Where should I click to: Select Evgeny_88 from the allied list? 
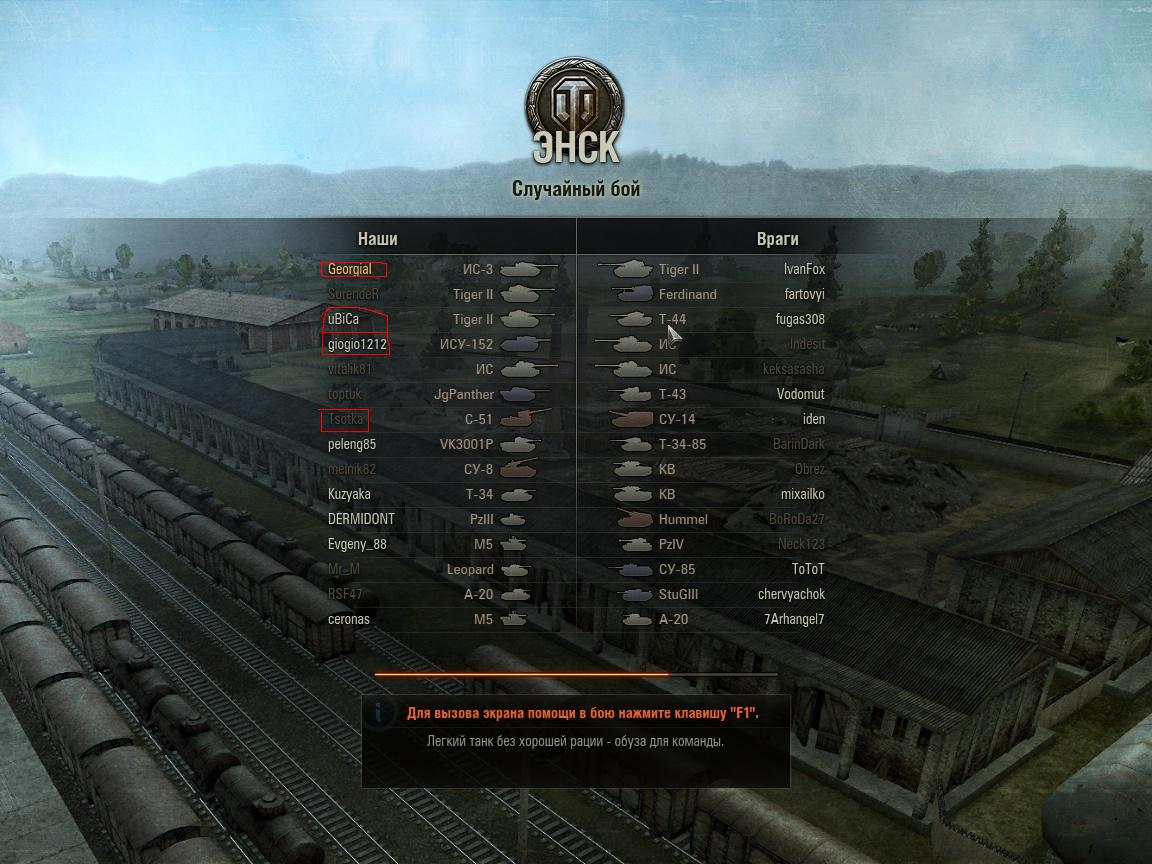coord(357,544)
